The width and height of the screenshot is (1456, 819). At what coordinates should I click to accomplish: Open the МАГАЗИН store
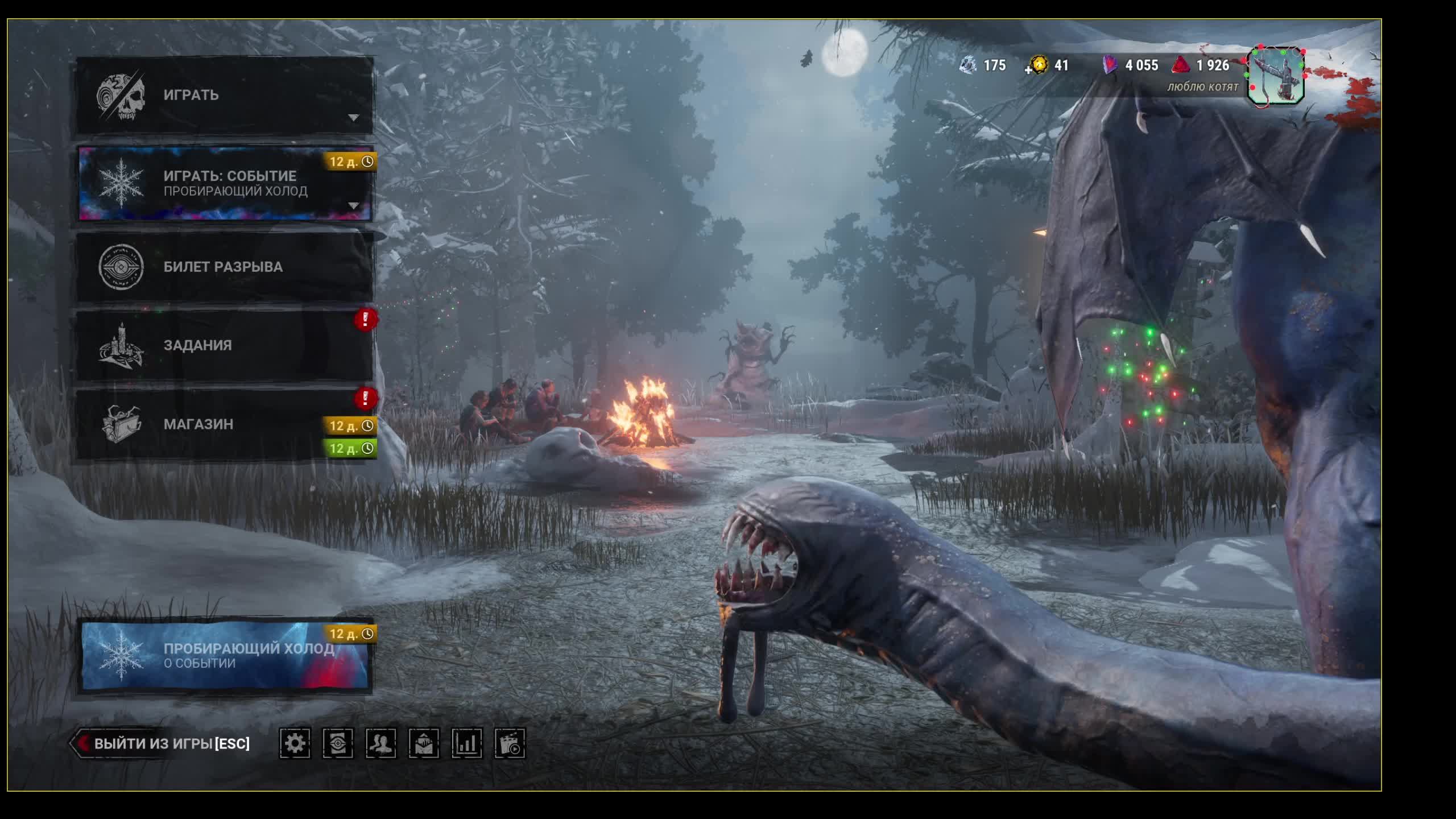pos(225,424)
